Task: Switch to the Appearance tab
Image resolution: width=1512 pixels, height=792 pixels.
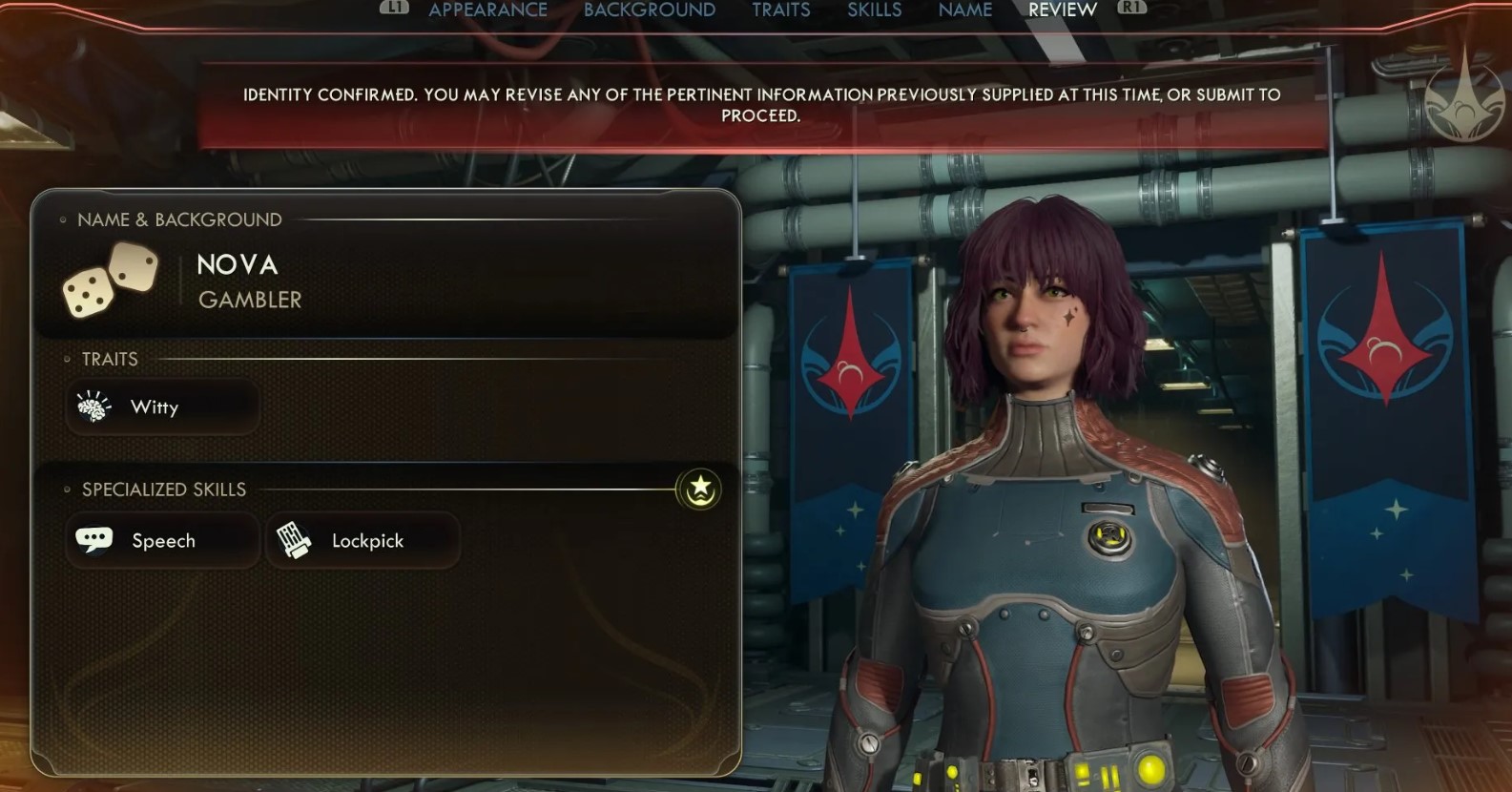Action: click(x=487, y=10)
